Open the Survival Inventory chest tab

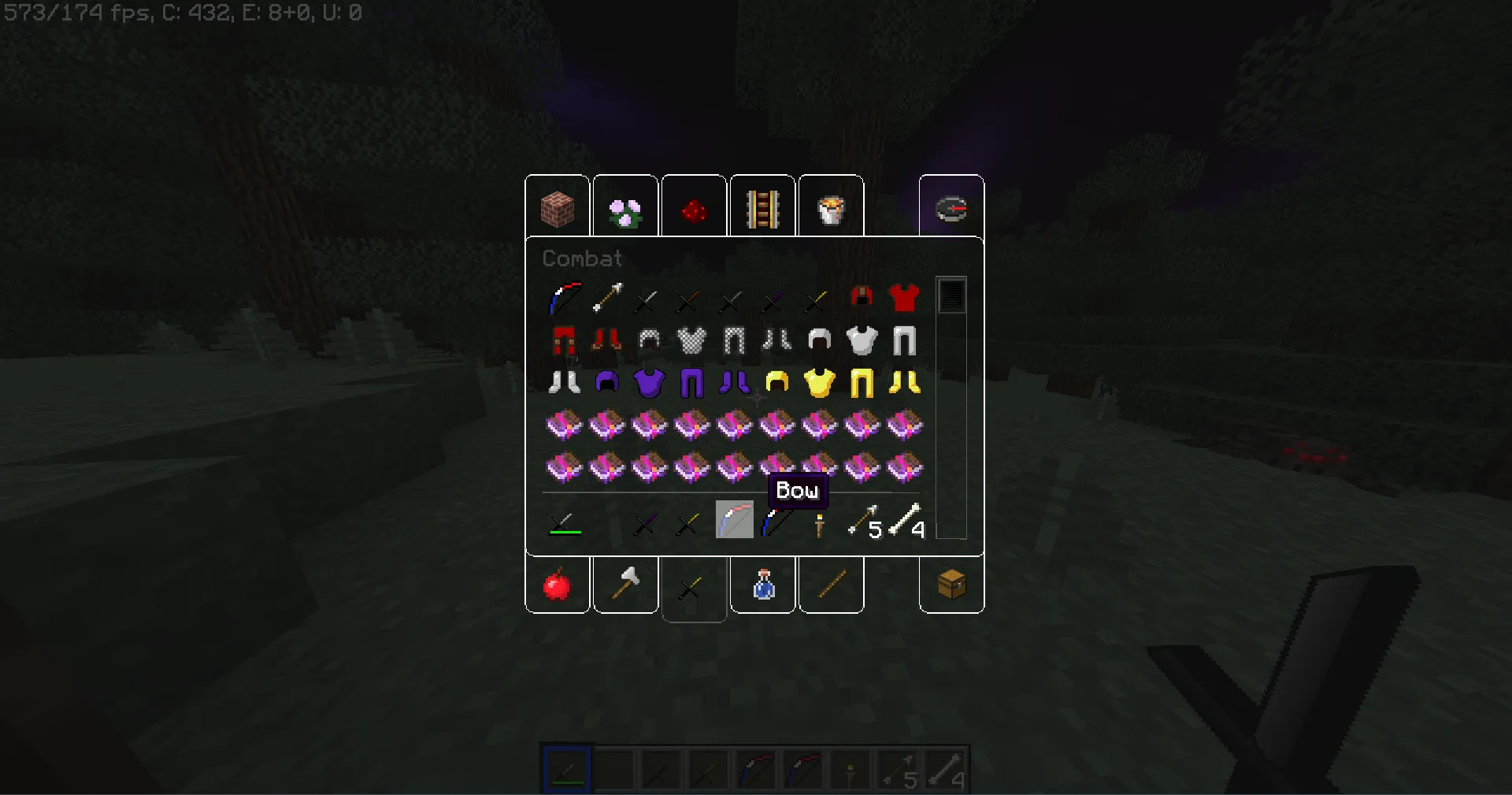point(951,585)
